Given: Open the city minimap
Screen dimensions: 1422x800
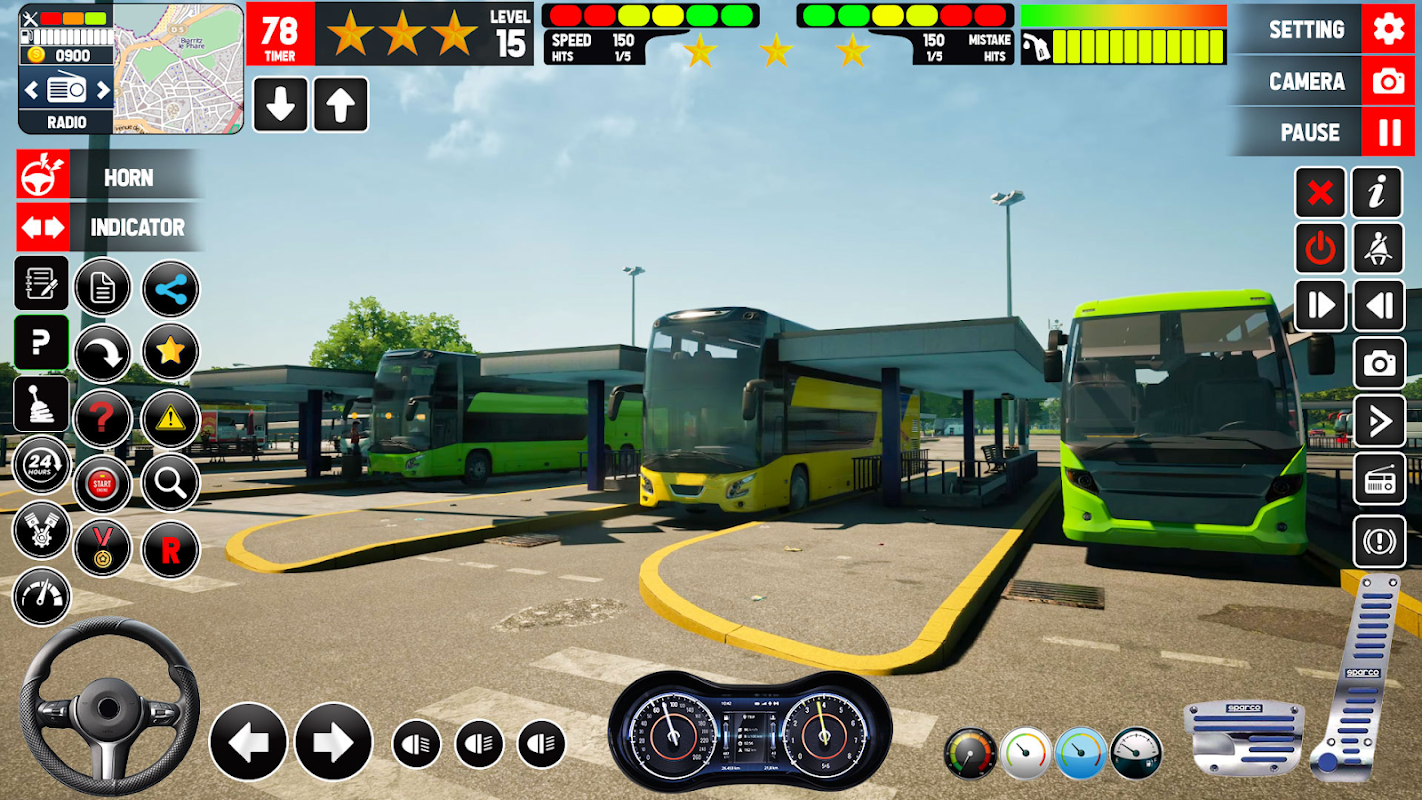Looking at the screenshot, I should tap(178, 68).
